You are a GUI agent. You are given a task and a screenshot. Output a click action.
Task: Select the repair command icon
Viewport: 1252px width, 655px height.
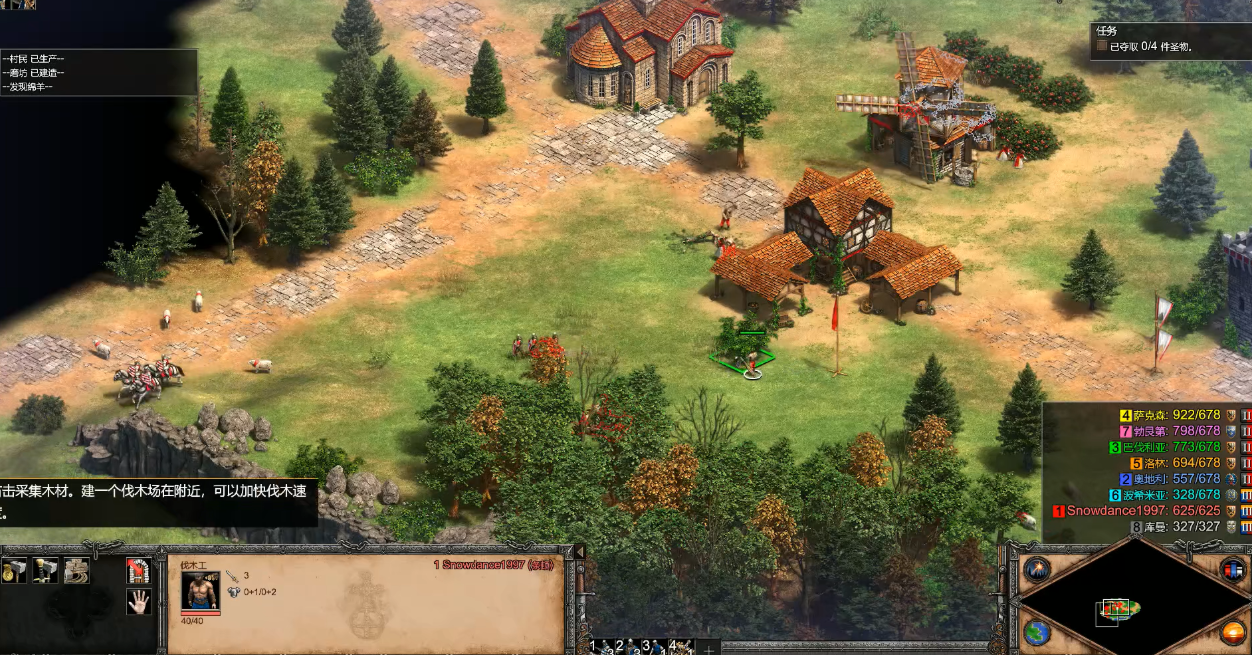76,571
